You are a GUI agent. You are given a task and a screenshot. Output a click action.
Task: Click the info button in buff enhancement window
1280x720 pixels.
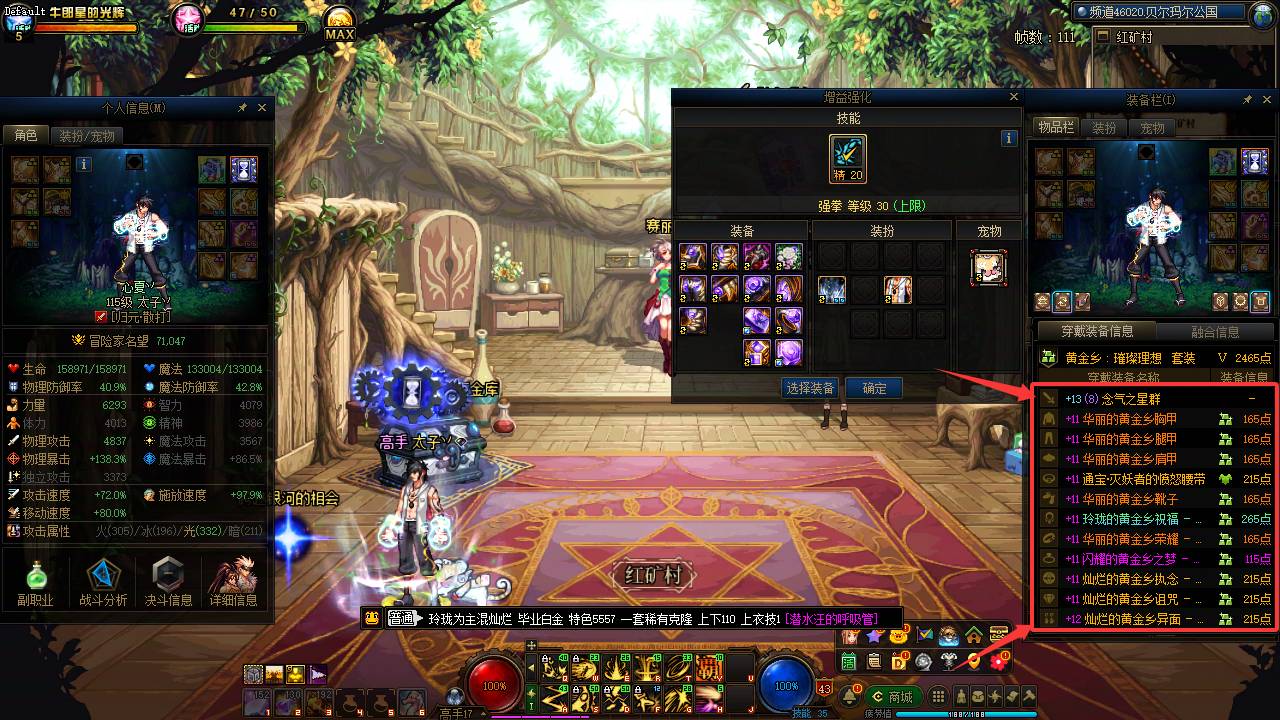(x=1009, y=139)
